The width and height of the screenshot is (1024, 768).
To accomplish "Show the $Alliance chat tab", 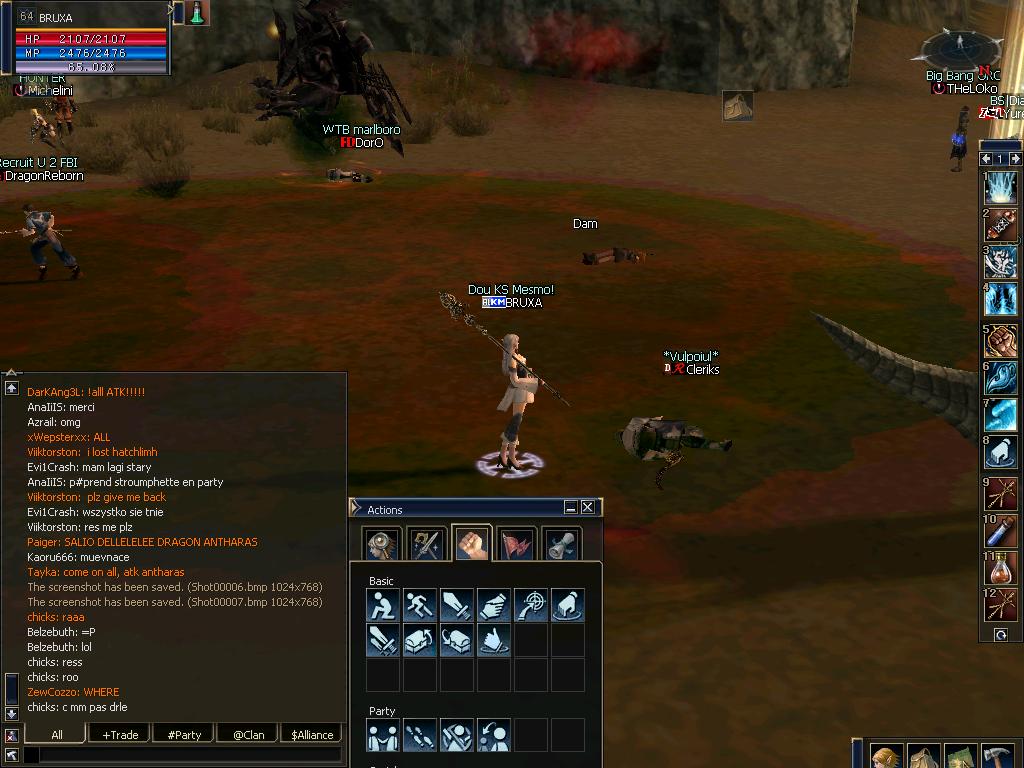I will (x=312, y=734).
